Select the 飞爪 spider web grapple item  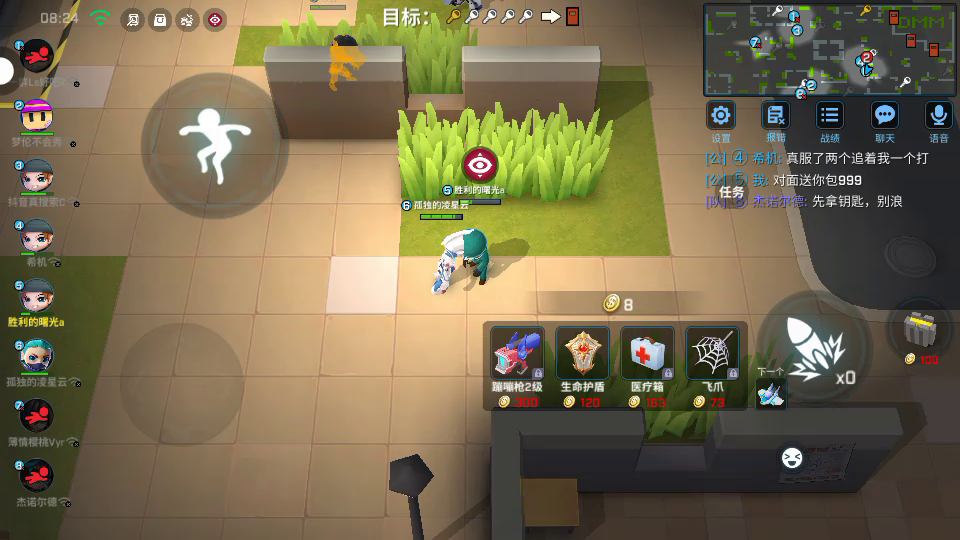tap(712, 354)
